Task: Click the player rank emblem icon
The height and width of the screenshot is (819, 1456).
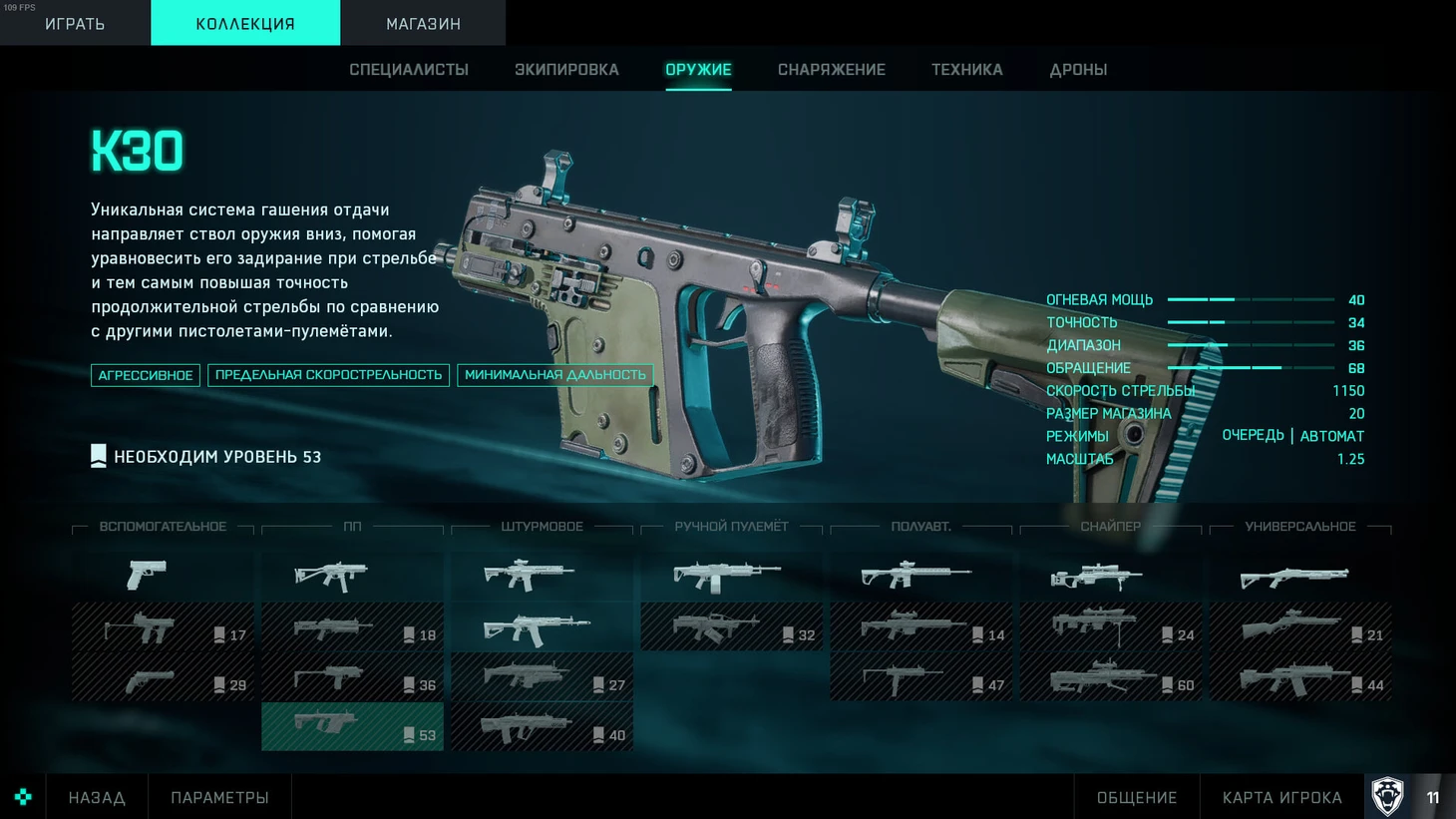Action: click(x=1387, y=796)
